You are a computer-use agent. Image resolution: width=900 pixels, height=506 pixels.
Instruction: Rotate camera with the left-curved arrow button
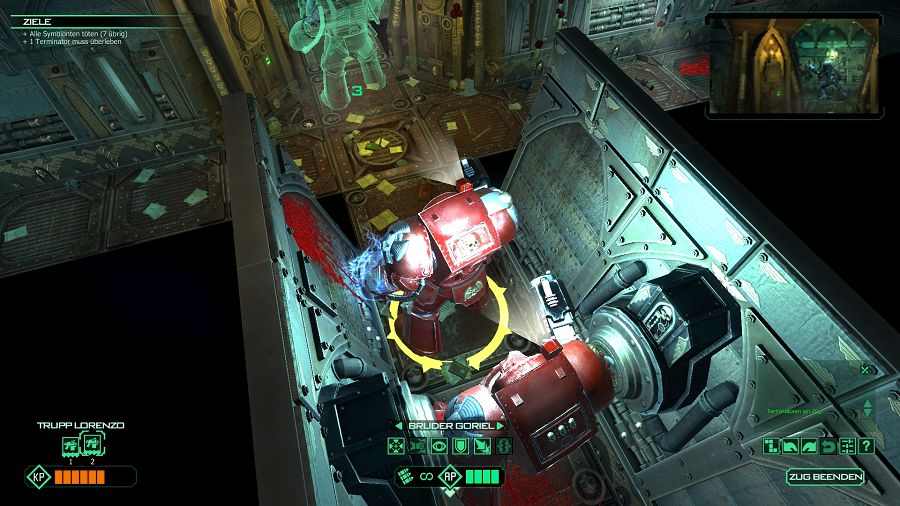coord(790,446)
